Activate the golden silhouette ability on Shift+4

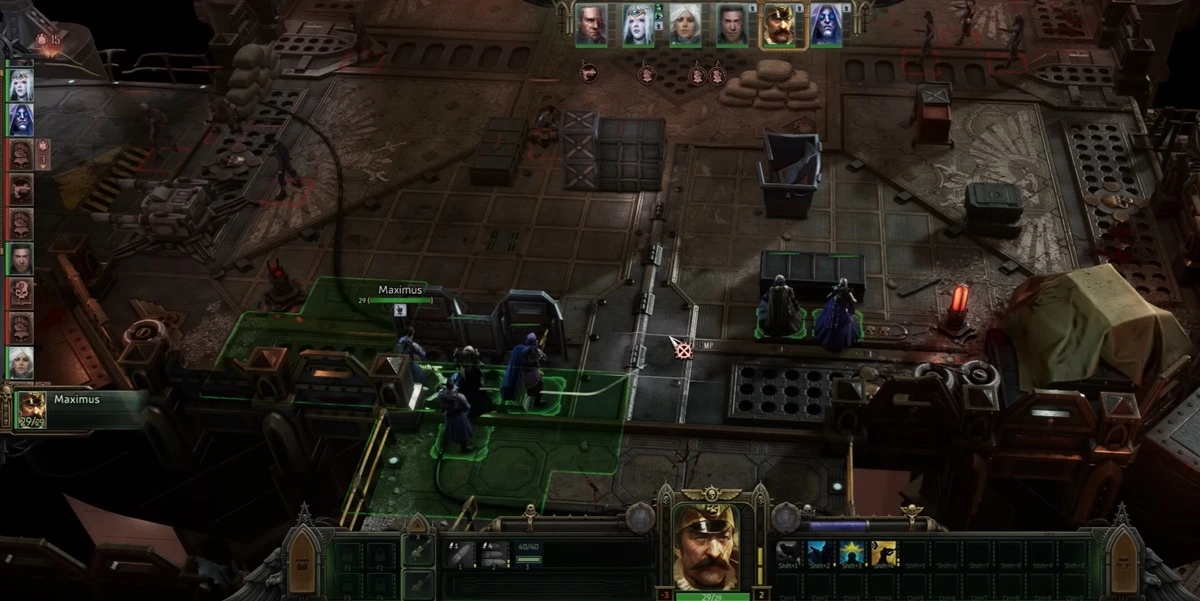point(884,553)
